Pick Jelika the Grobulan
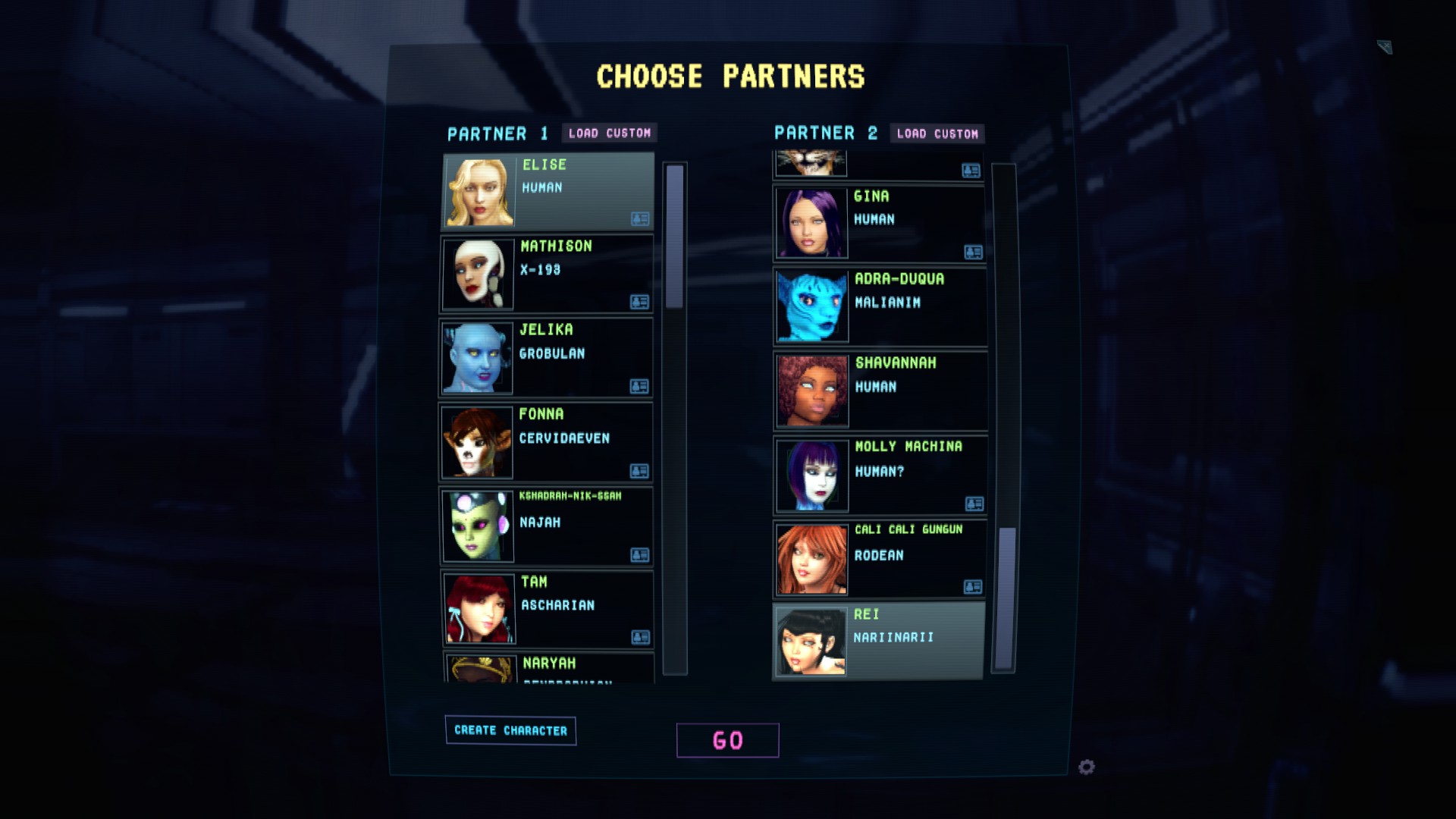Image resolution: width=1456 pixels, height=819 pixels. click(546, 357)
